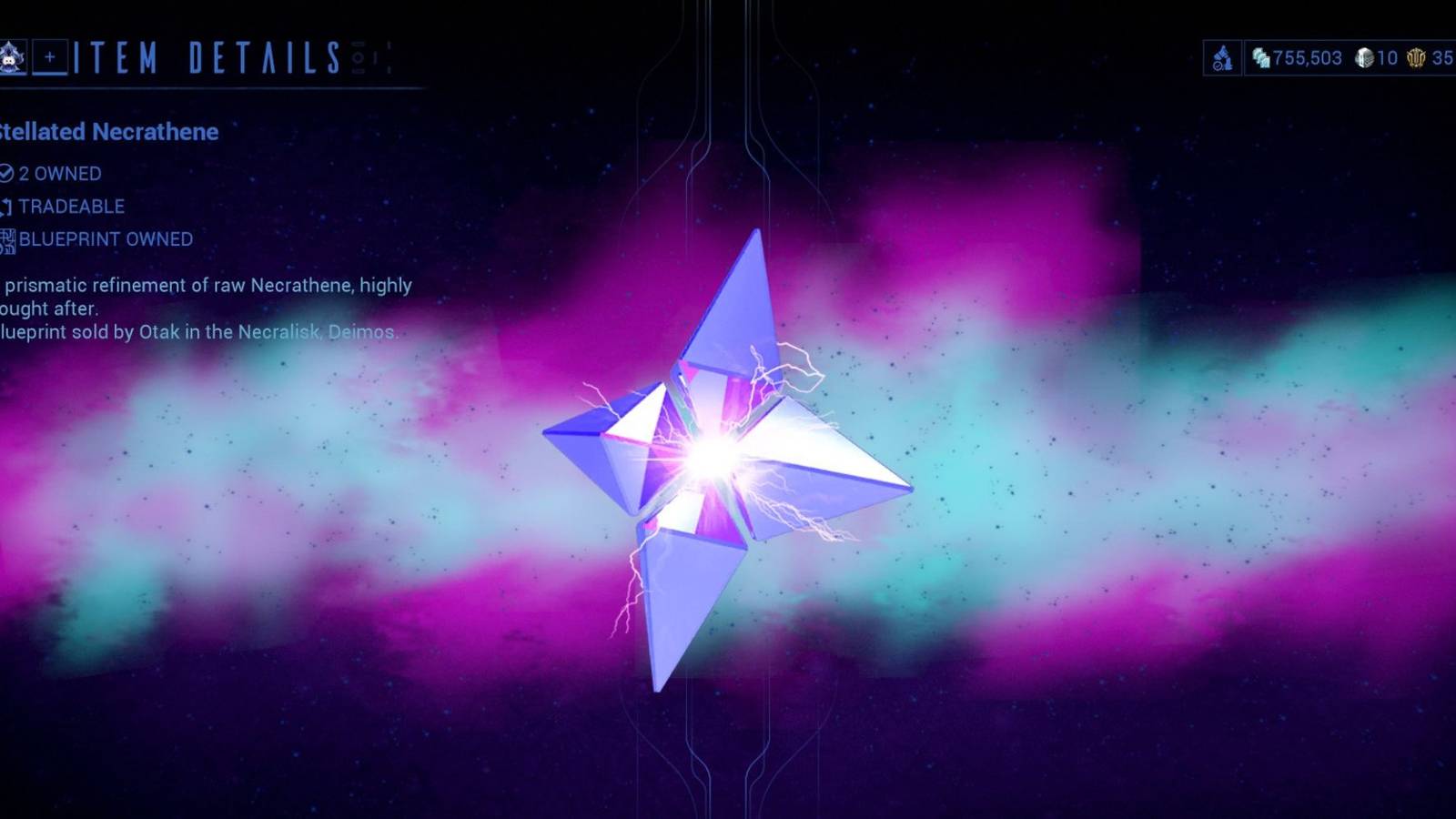Click the Stellated Necrathene item name
The height and width of the screenshot is (819, 1456).
107,132
